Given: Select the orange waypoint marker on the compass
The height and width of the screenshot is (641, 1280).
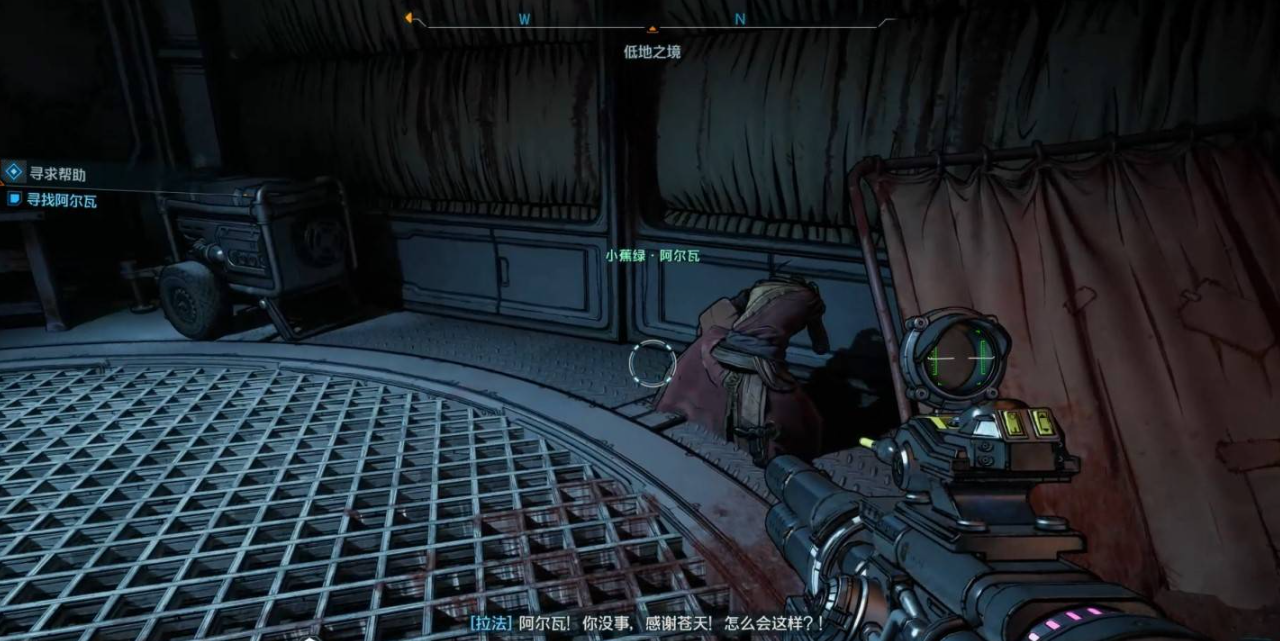Looking at the screenshot, I should (x=653, y=29).
